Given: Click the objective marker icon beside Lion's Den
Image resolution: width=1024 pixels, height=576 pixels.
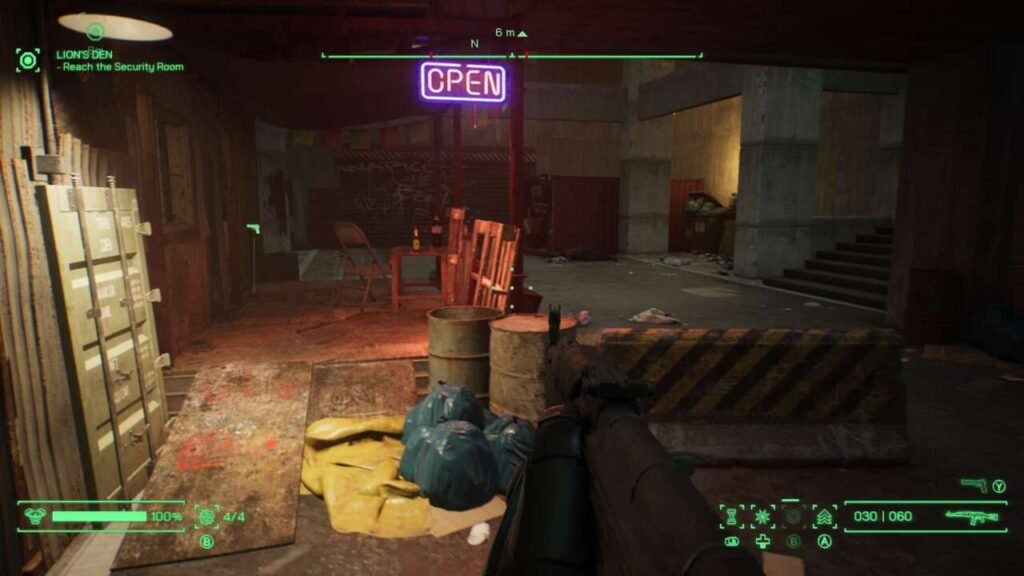Looking at the screenshot, I should (28, 60).
